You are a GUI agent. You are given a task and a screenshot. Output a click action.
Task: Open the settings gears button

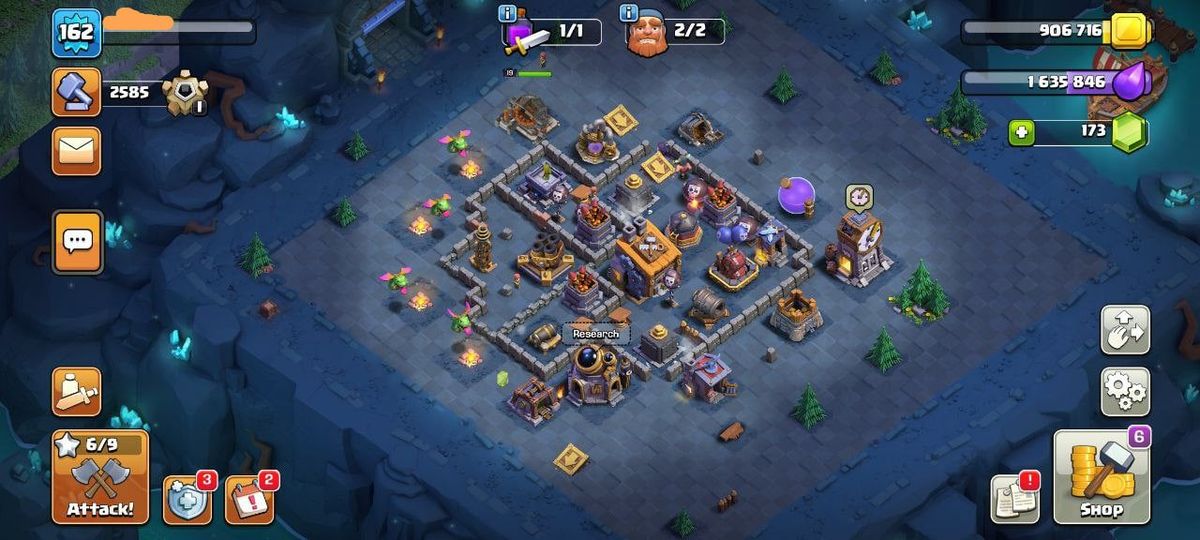point(1125,391)
